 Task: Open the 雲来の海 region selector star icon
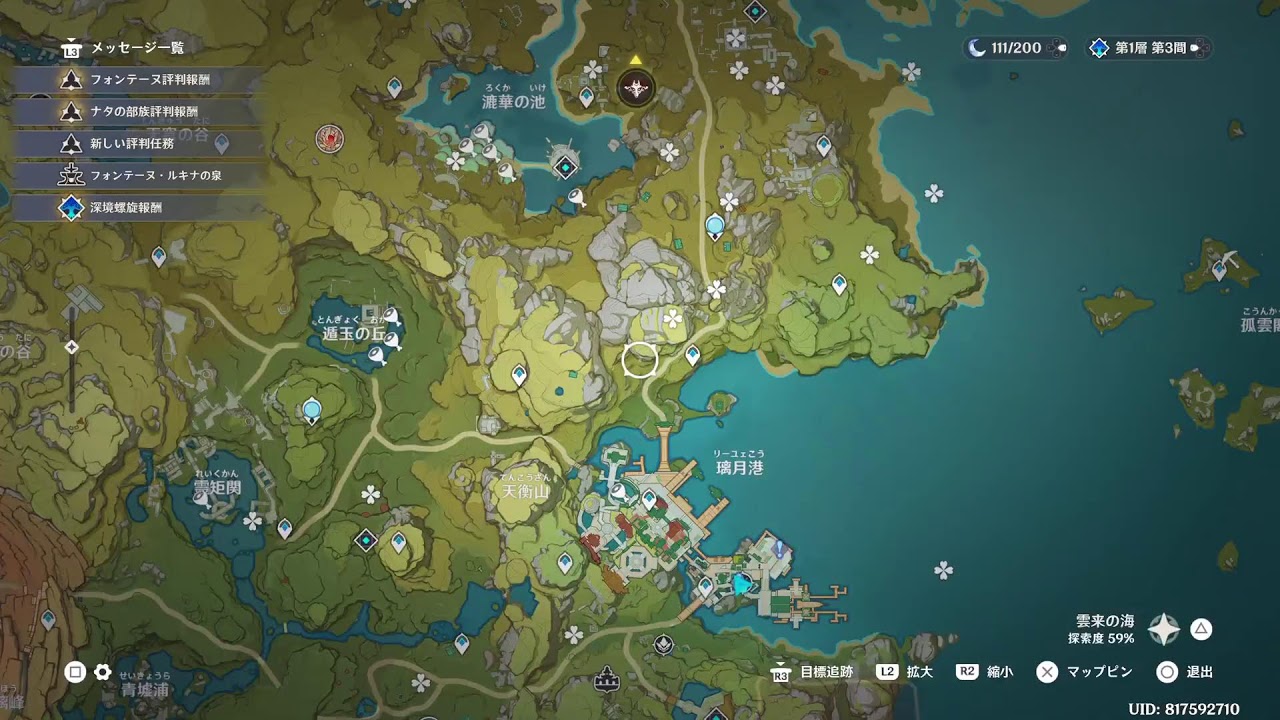(x=1164, y=629)
